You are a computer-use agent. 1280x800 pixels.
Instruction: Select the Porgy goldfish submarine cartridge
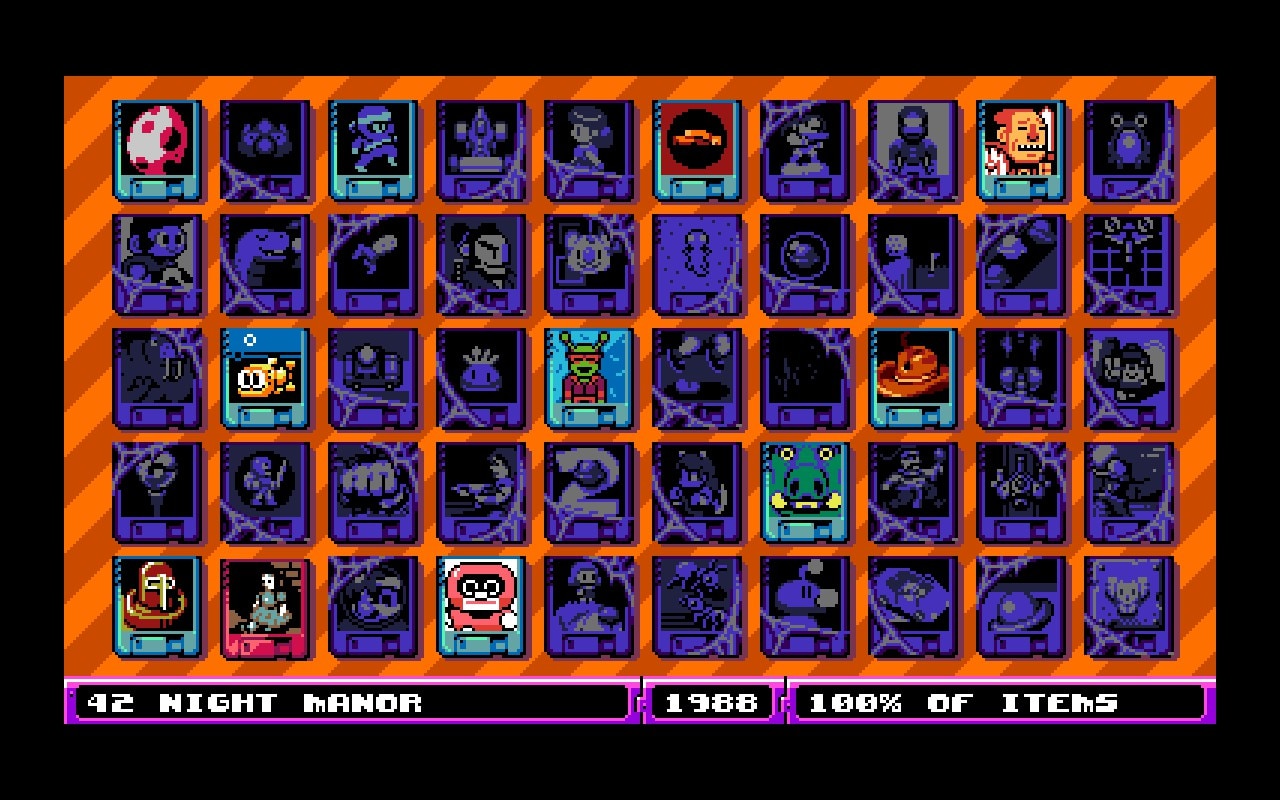(265, 378)
